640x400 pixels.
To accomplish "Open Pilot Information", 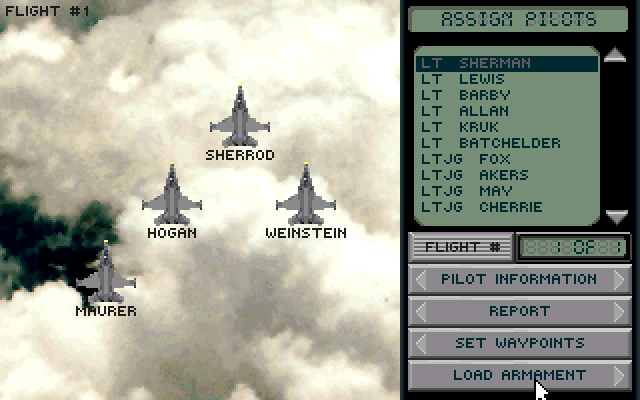I will [519, 279].
